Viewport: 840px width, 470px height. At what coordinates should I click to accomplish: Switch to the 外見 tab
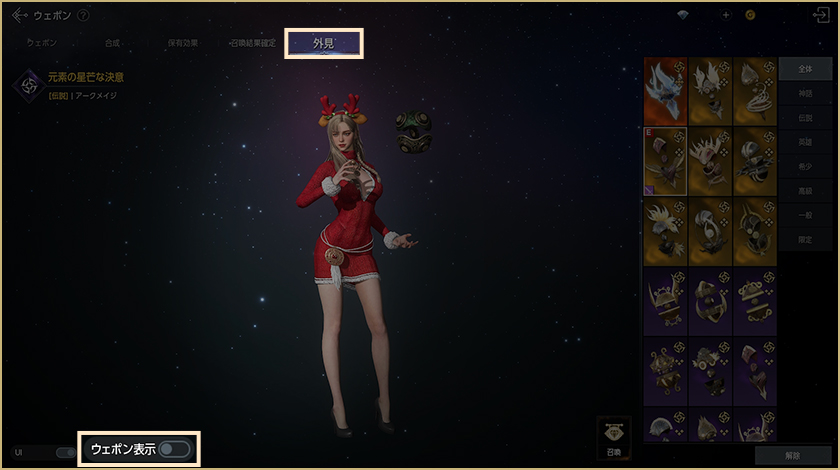(323, 43)
